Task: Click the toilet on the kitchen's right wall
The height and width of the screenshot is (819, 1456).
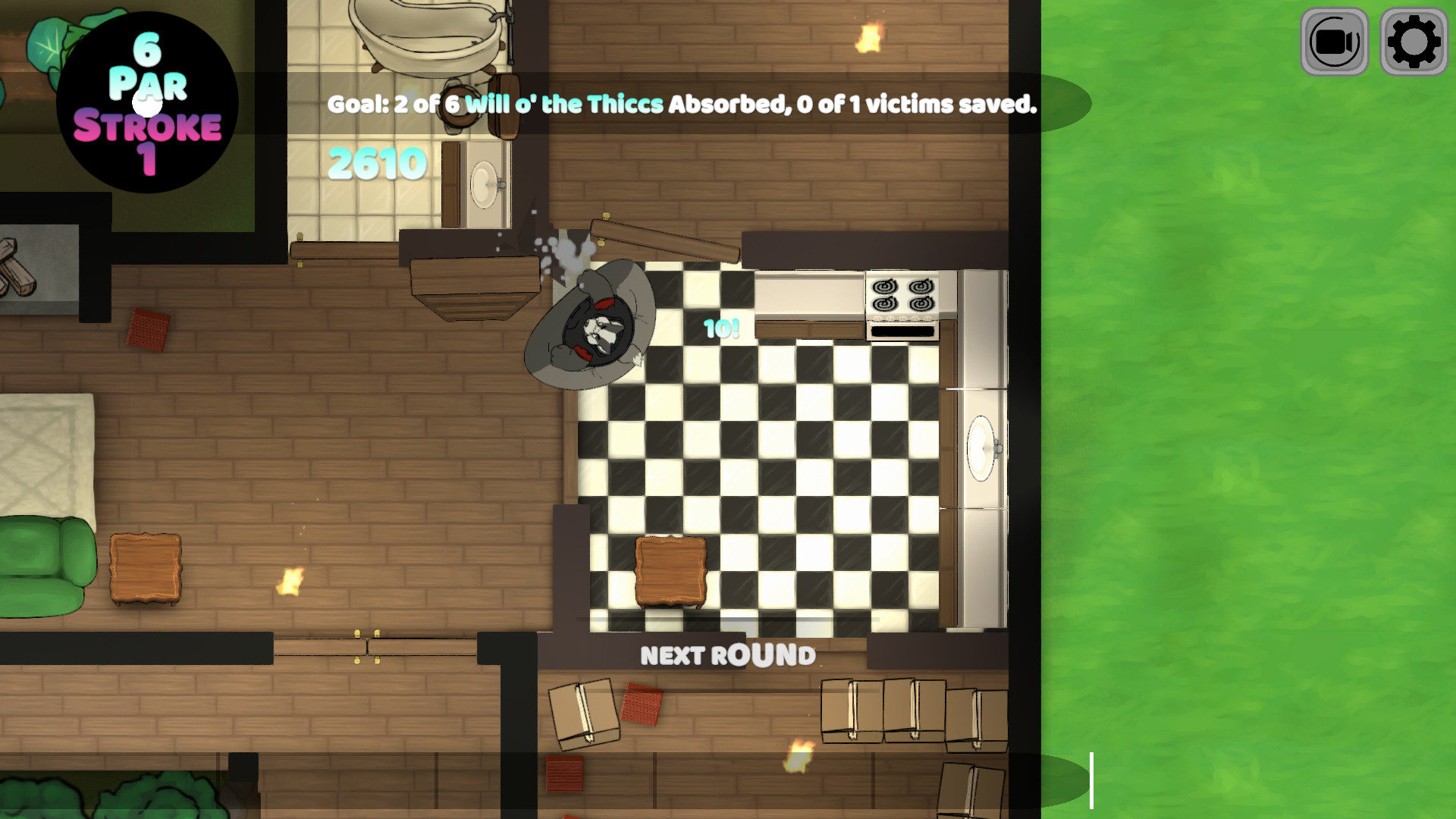Action: click(983, 447)
